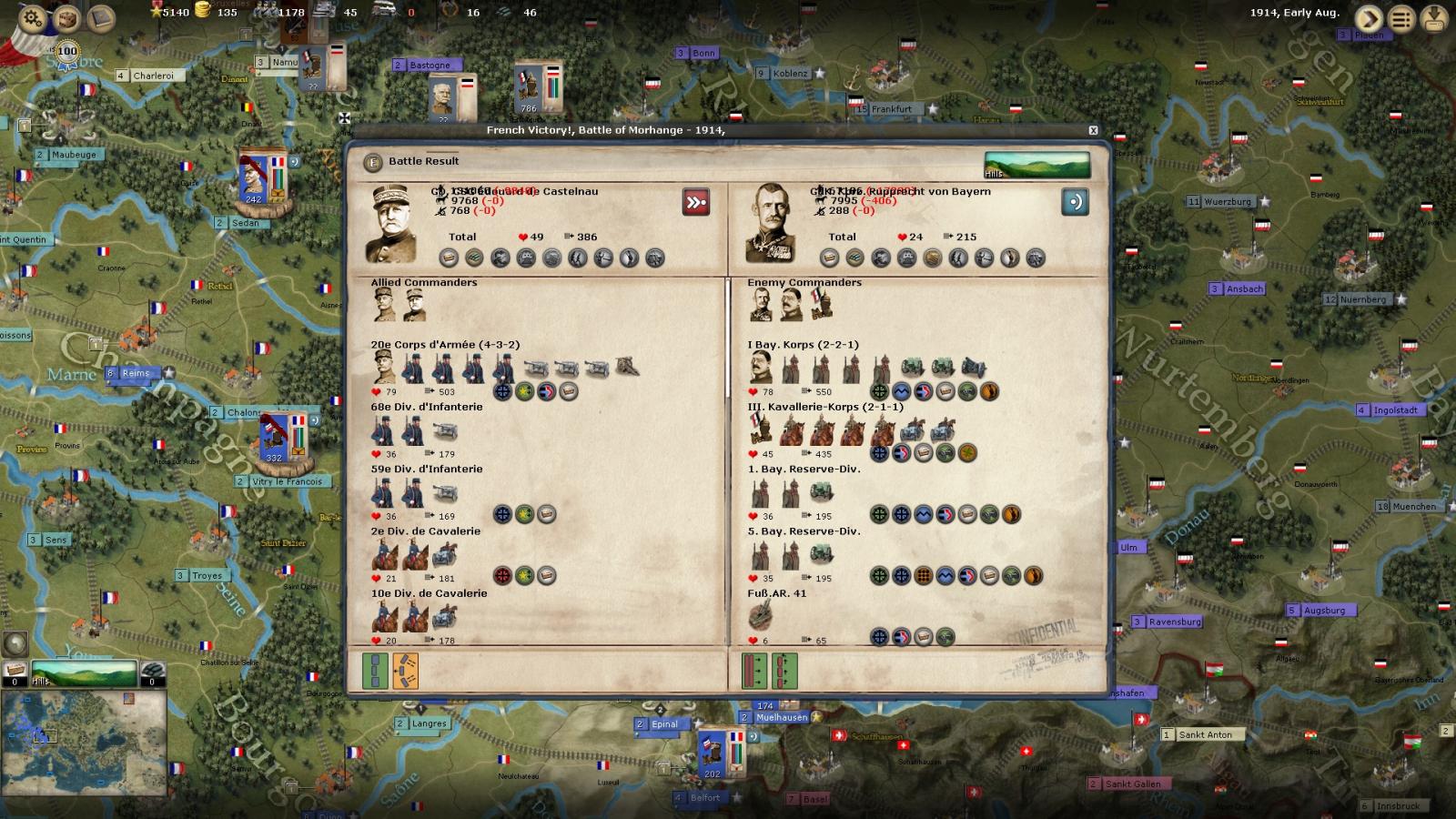Open the list menu button

1402,18
